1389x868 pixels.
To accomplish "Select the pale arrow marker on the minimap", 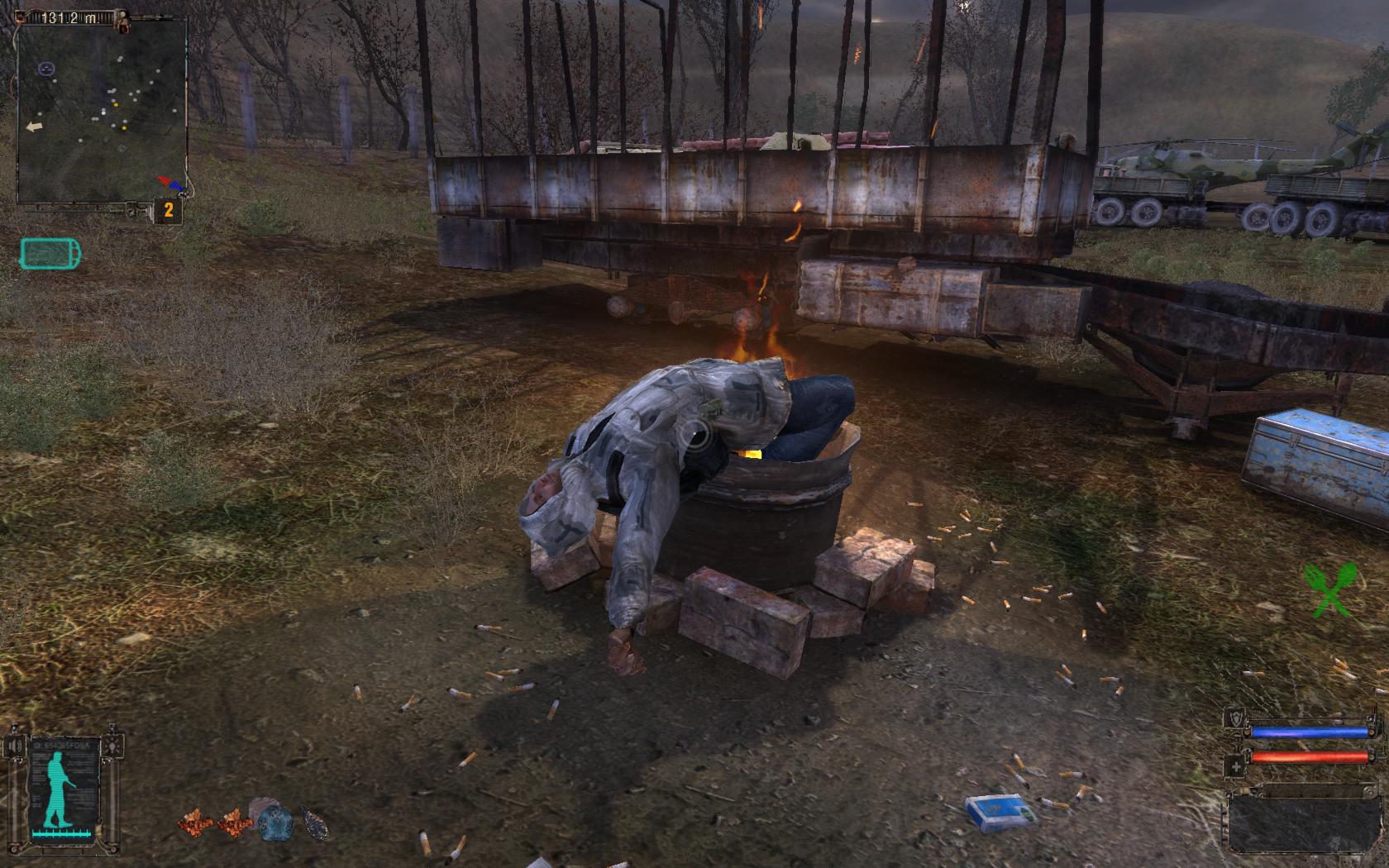I will pyautogui.click(x=34, y=126).
